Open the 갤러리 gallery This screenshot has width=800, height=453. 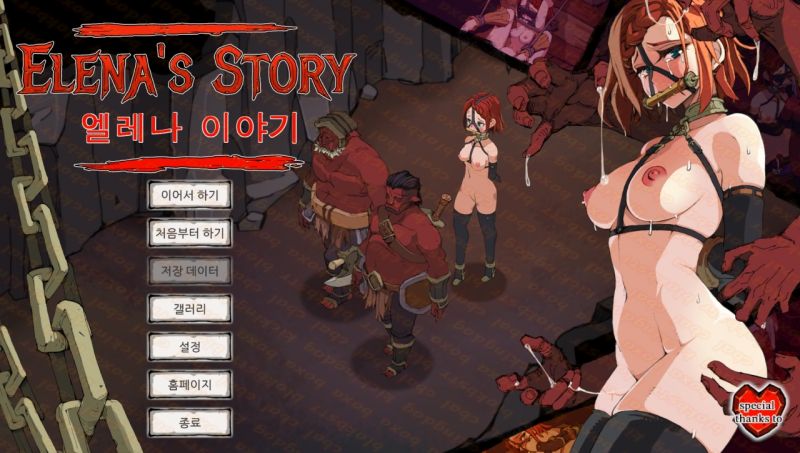[x=190, y=307]
